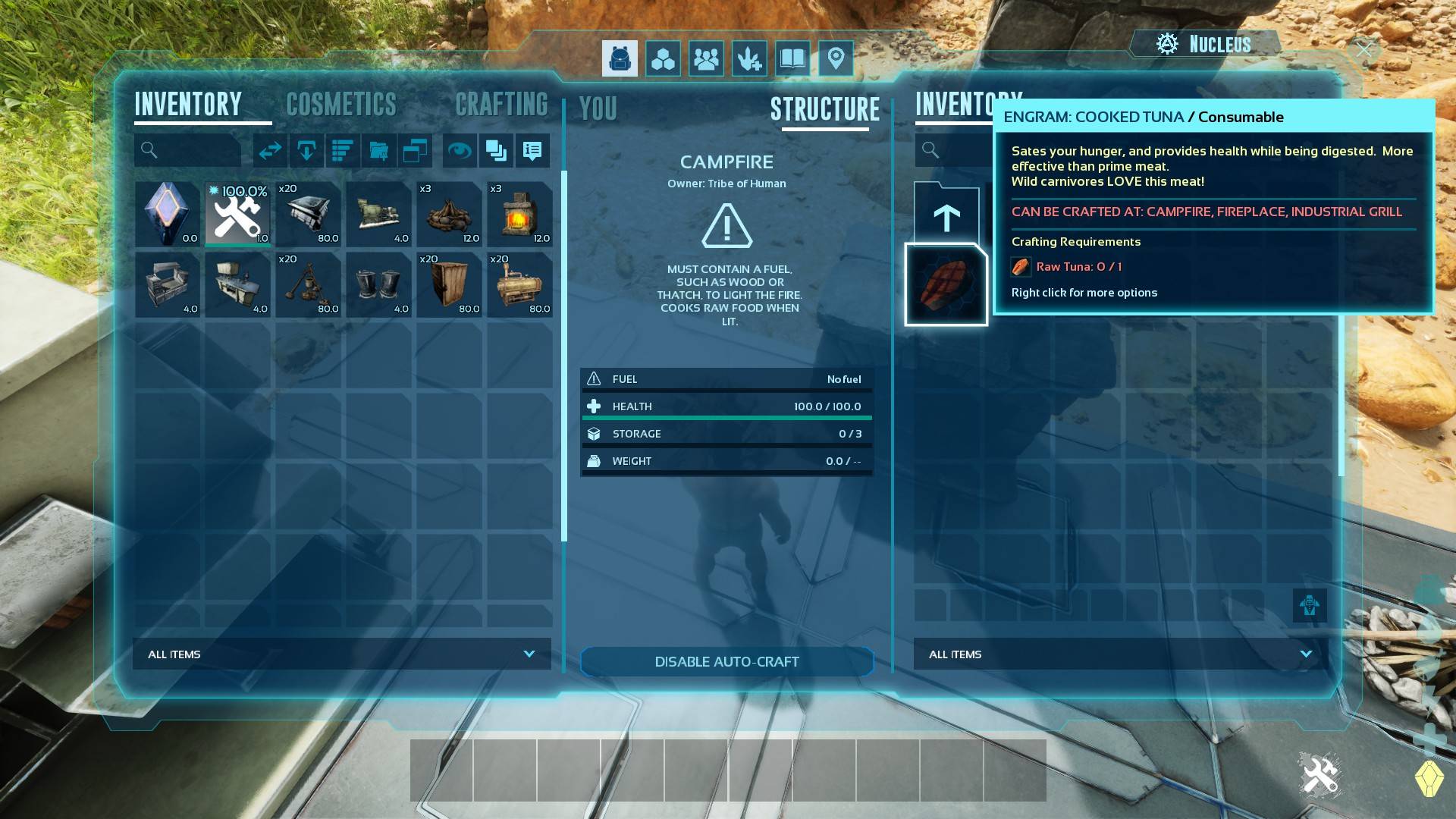Image resolution: width=1456 pixels, height=819 pixels.
Task: Open the open-book notes tab
Action: click(x=792, y=58)
